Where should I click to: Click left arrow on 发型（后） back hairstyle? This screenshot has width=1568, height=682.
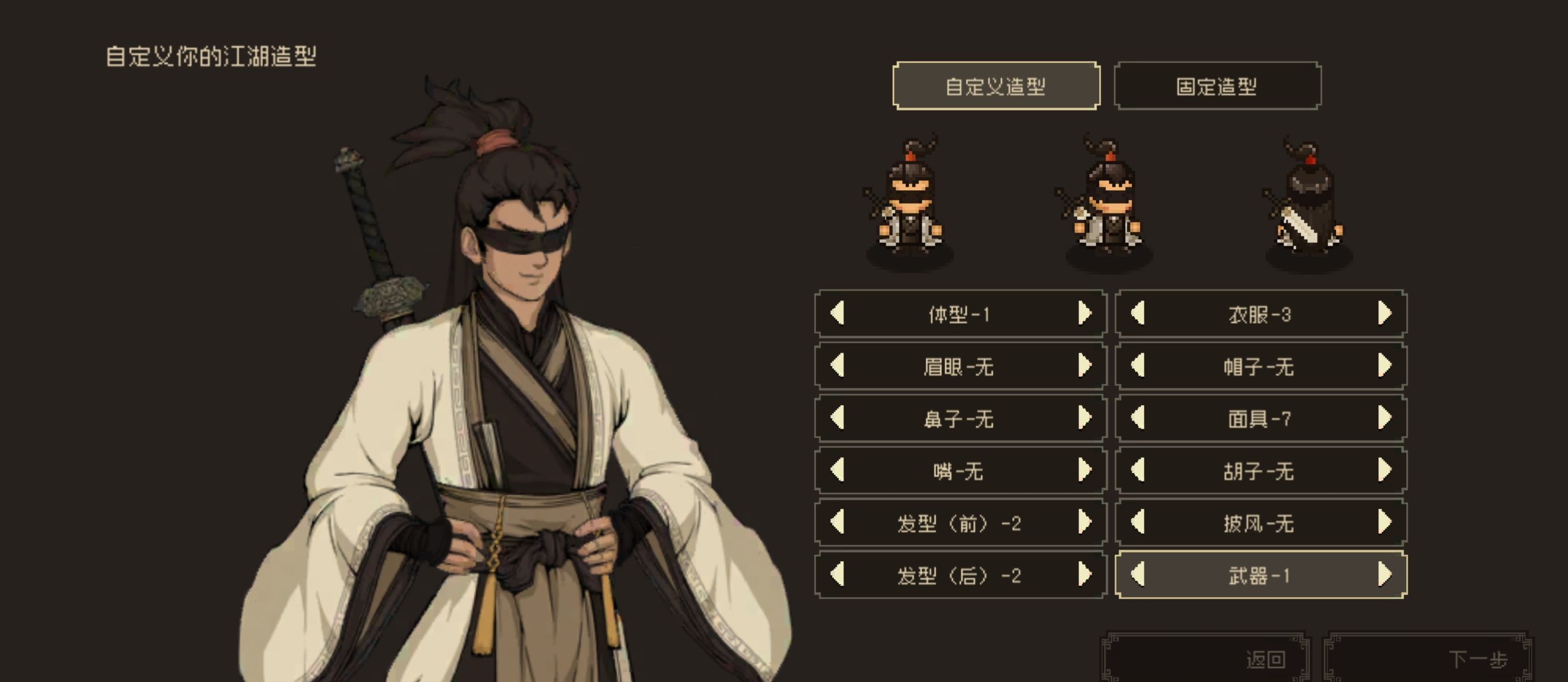coord(840,576)
